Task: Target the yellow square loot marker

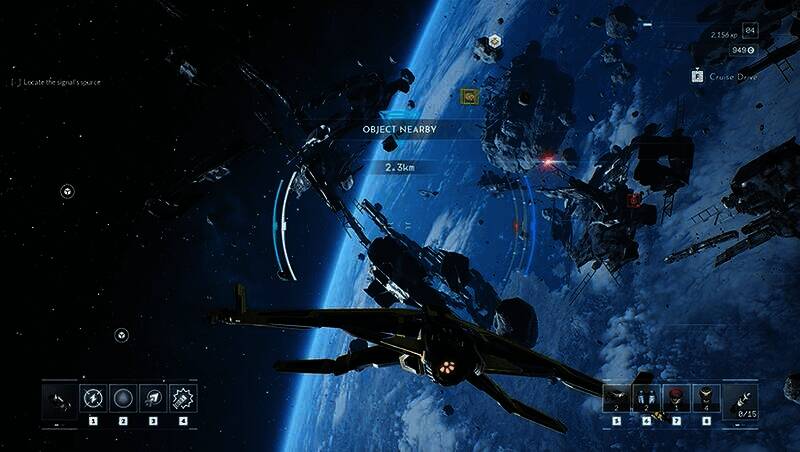Action: point(467,96)
